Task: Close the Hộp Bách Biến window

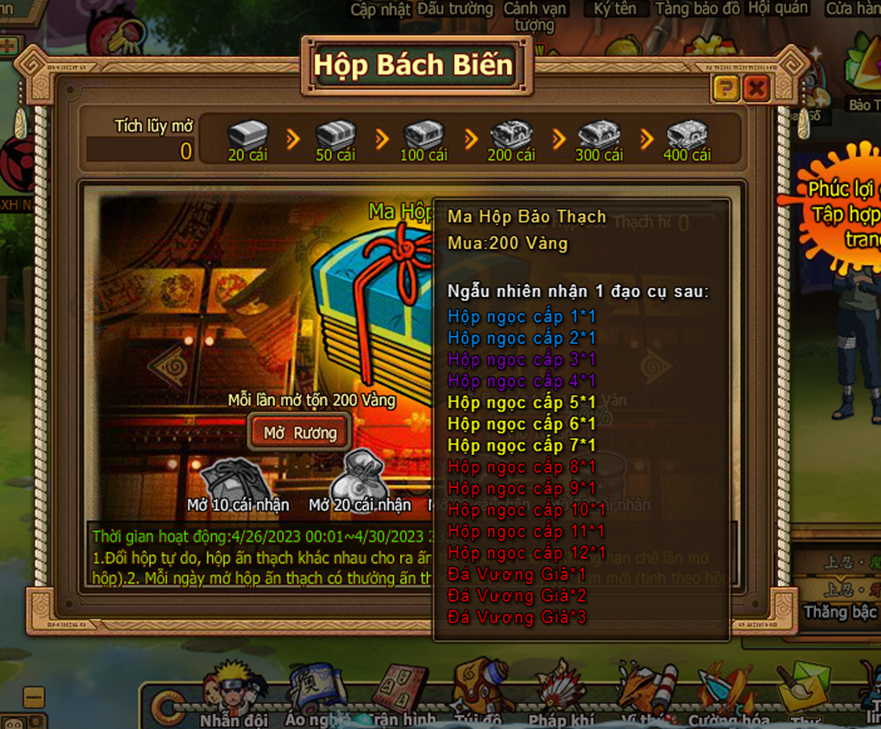Action: click(x=756, y=89)
